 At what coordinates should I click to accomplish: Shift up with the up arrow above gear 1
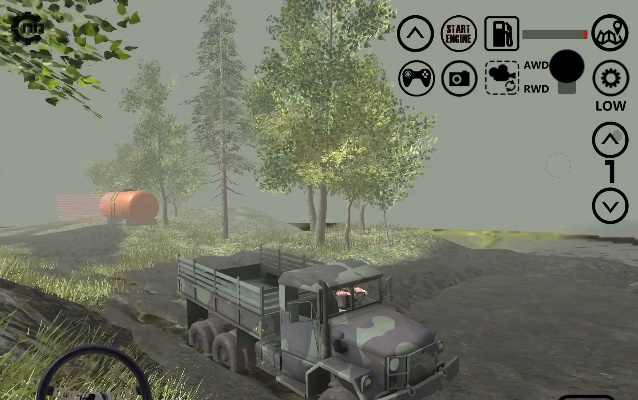[610, 140]
